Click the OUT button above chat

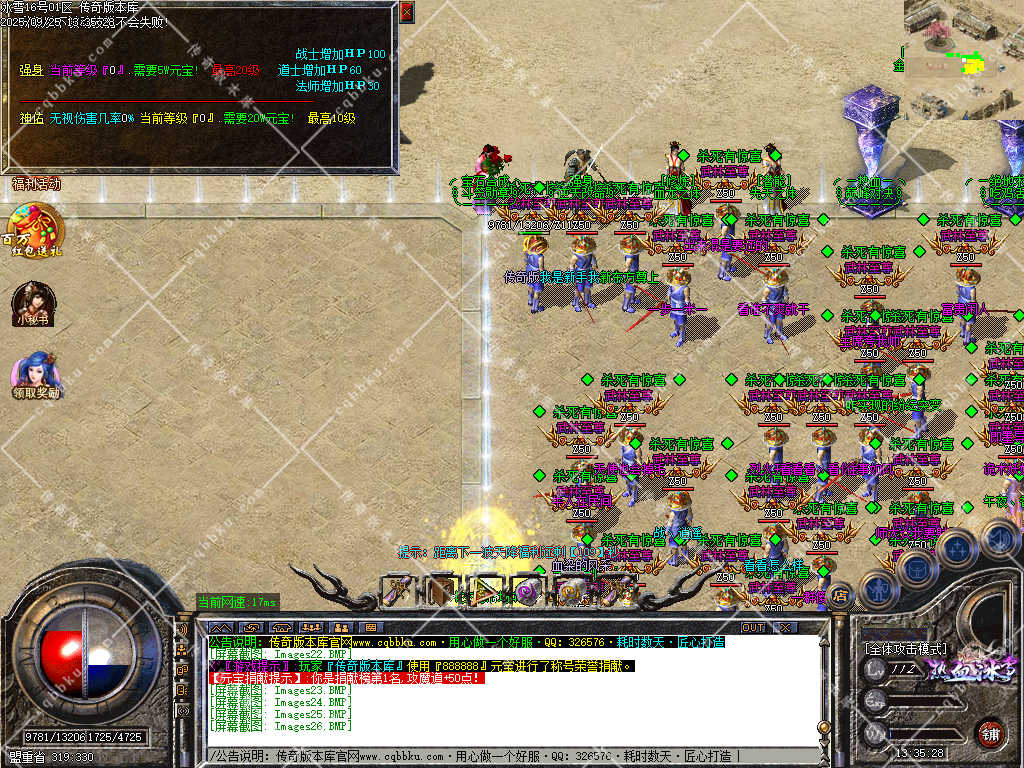752,627
